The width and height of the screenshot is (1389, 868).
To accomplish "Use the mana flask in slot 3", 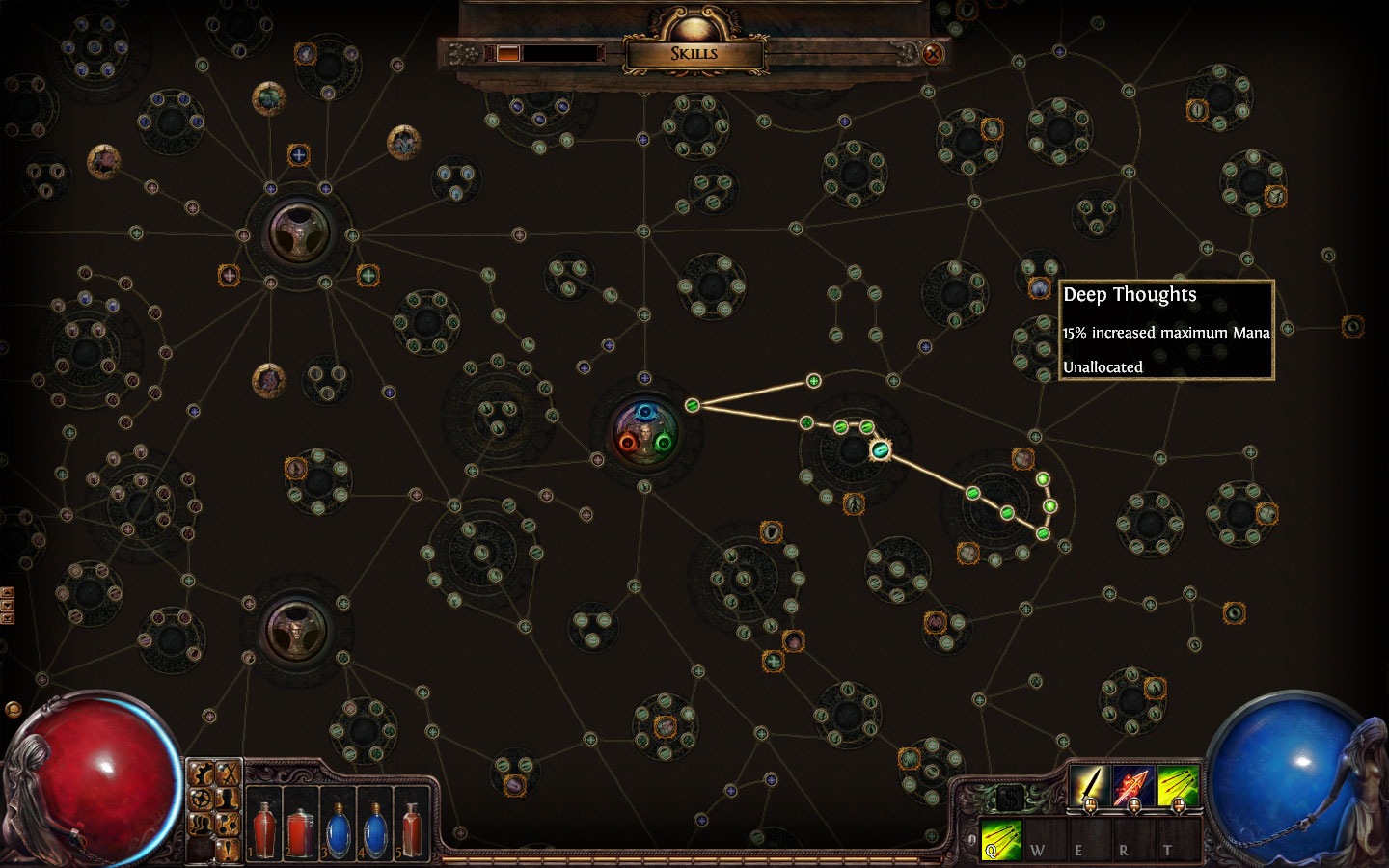I will coord(338,830).
